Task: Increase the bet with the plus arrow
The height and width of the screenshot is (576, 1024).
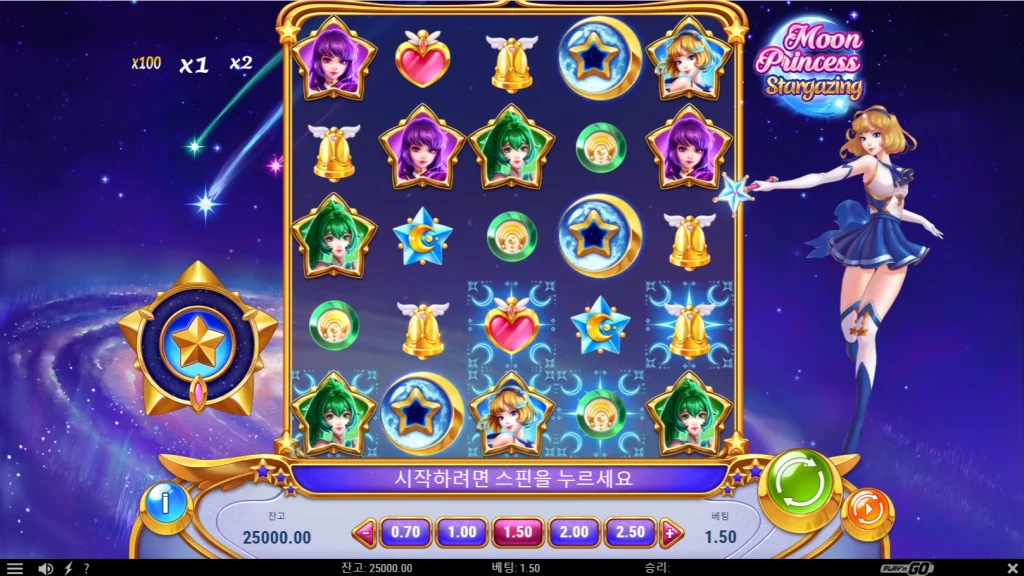Action: (x=669, y=534)
